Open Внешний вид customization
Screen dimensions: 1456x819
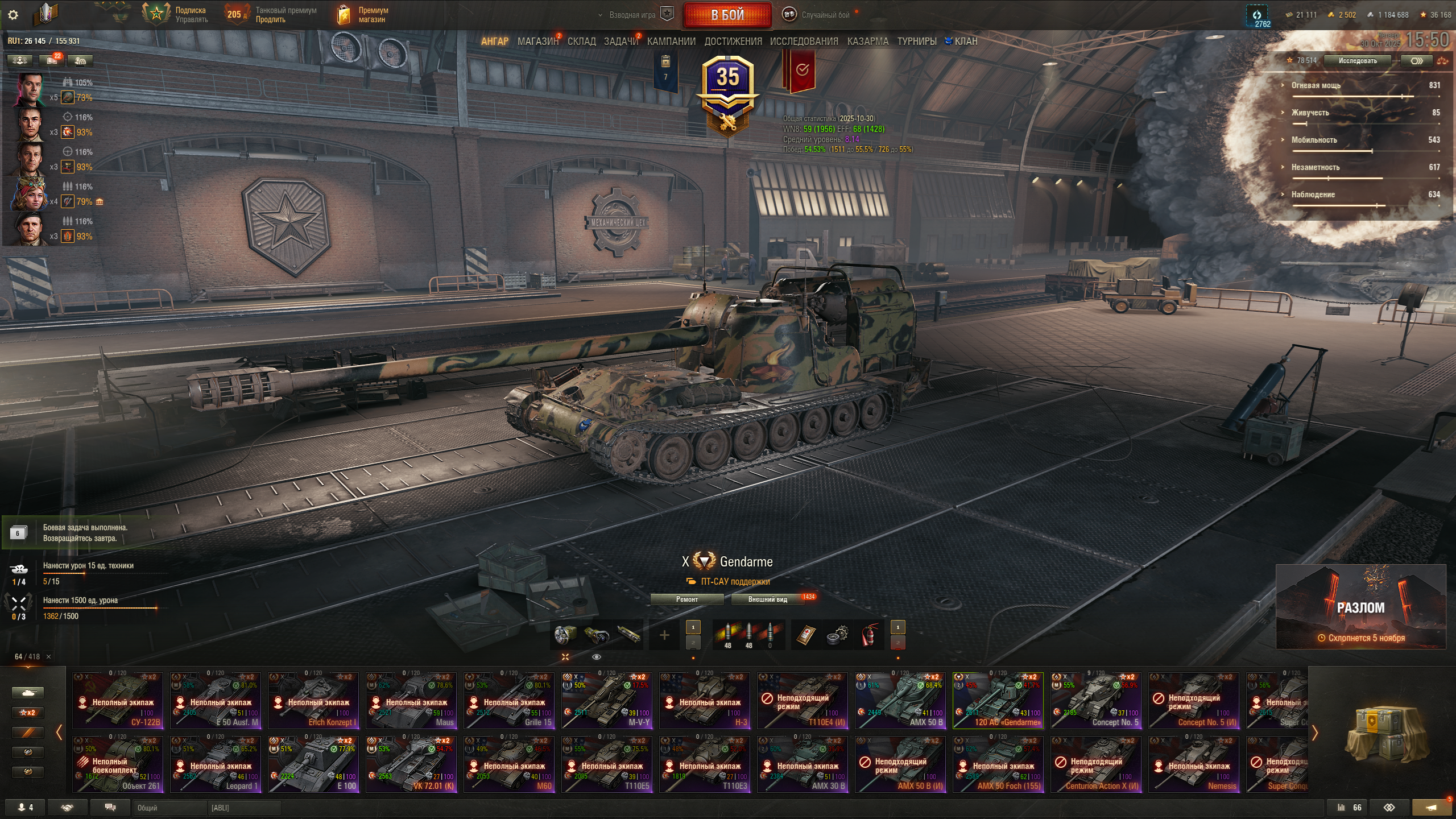click(767, 599)
